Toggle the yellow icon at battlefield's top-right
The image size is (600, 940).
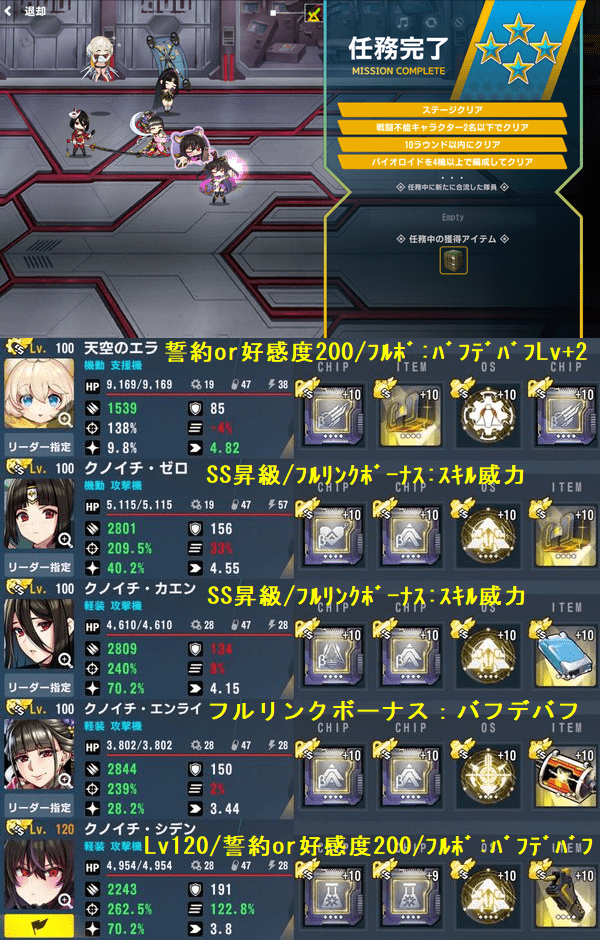point(314,14)
